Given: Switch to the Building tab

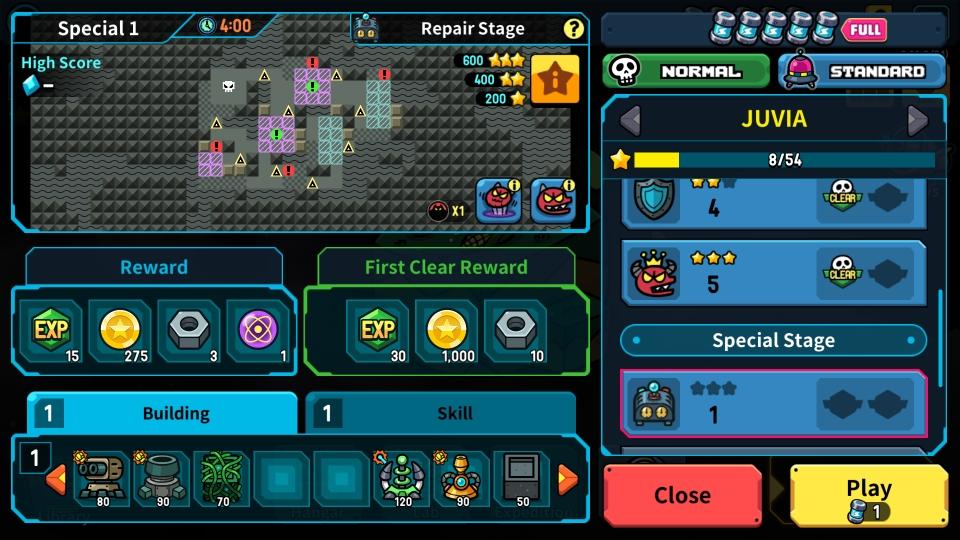Looking at the screenshot, I should click(x=162, y=413).
